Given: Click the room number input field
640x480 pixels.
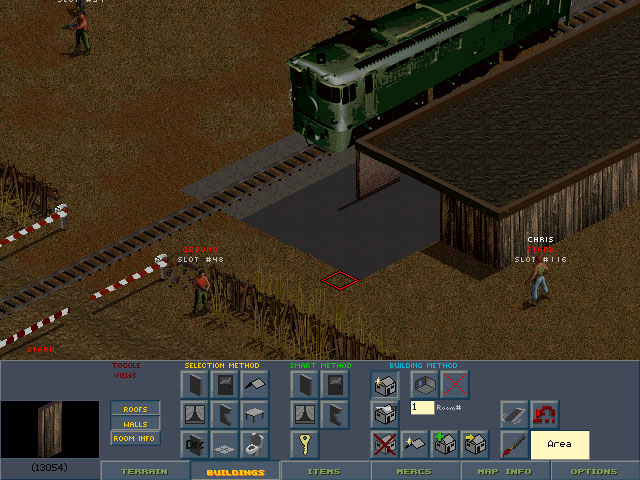Looking at the screenshot, I should tap(422, 407).
